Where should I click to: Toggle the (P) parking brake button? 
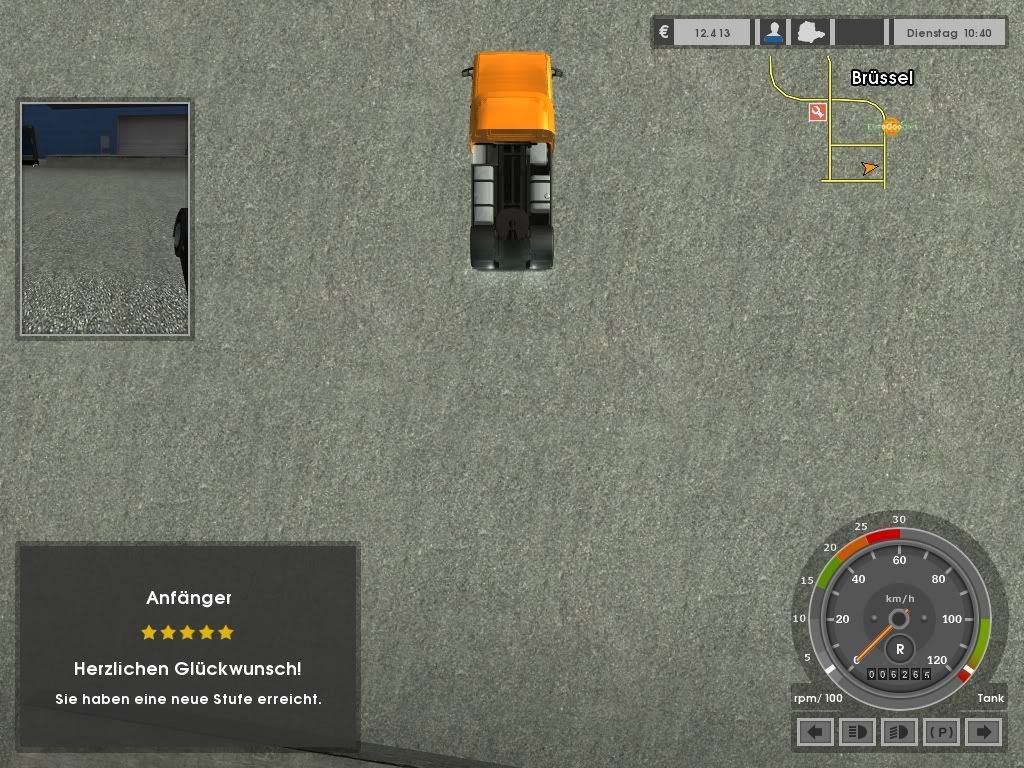point(941,732)
